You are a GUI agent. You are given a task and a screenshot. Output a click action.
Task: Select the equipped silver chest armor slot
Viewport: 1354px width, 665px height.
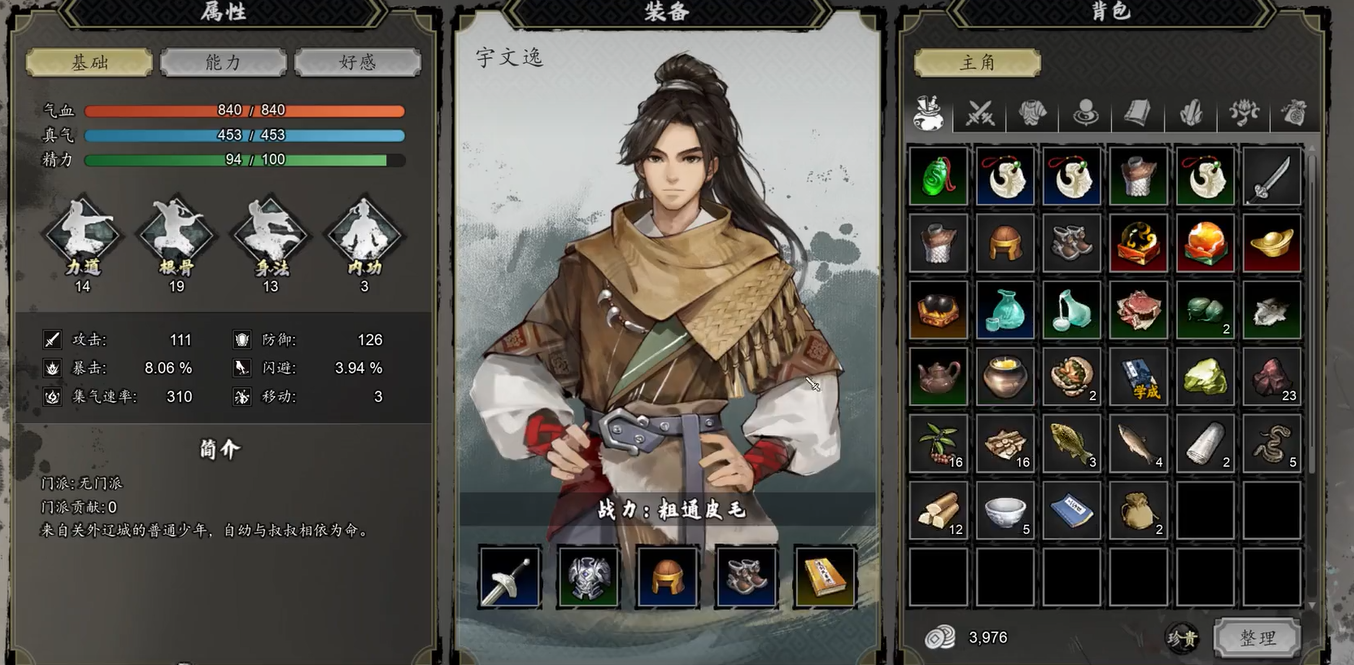click(589, 577)
